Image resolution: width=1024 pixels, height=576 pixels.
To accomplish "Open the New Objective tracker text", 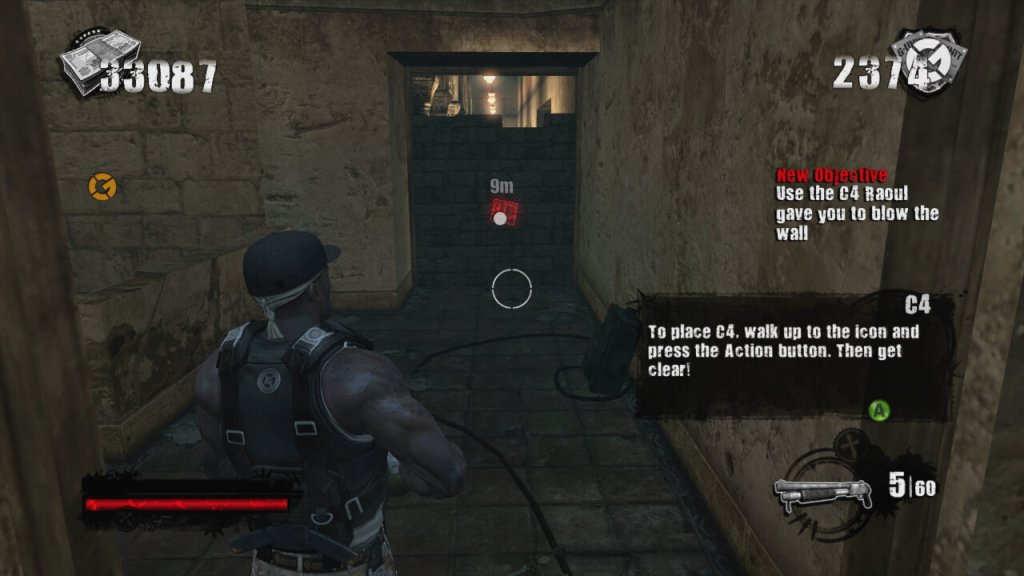I will pyautogui.click(x=858, y=203).
